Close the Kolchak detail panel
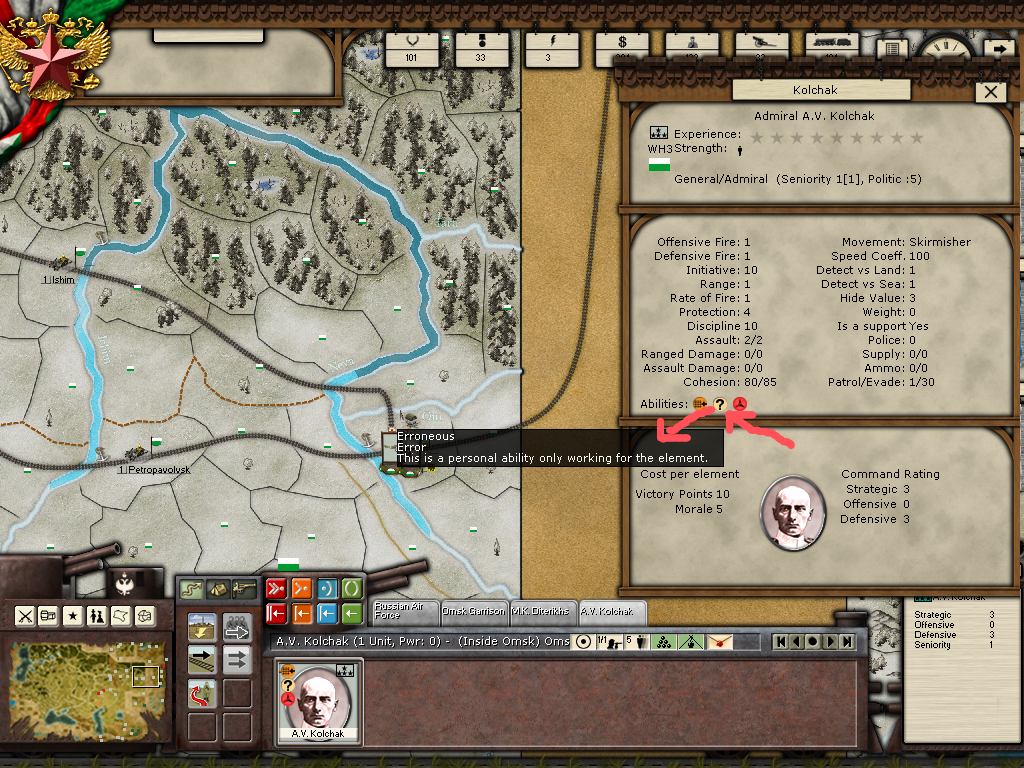 pos(991,92)
